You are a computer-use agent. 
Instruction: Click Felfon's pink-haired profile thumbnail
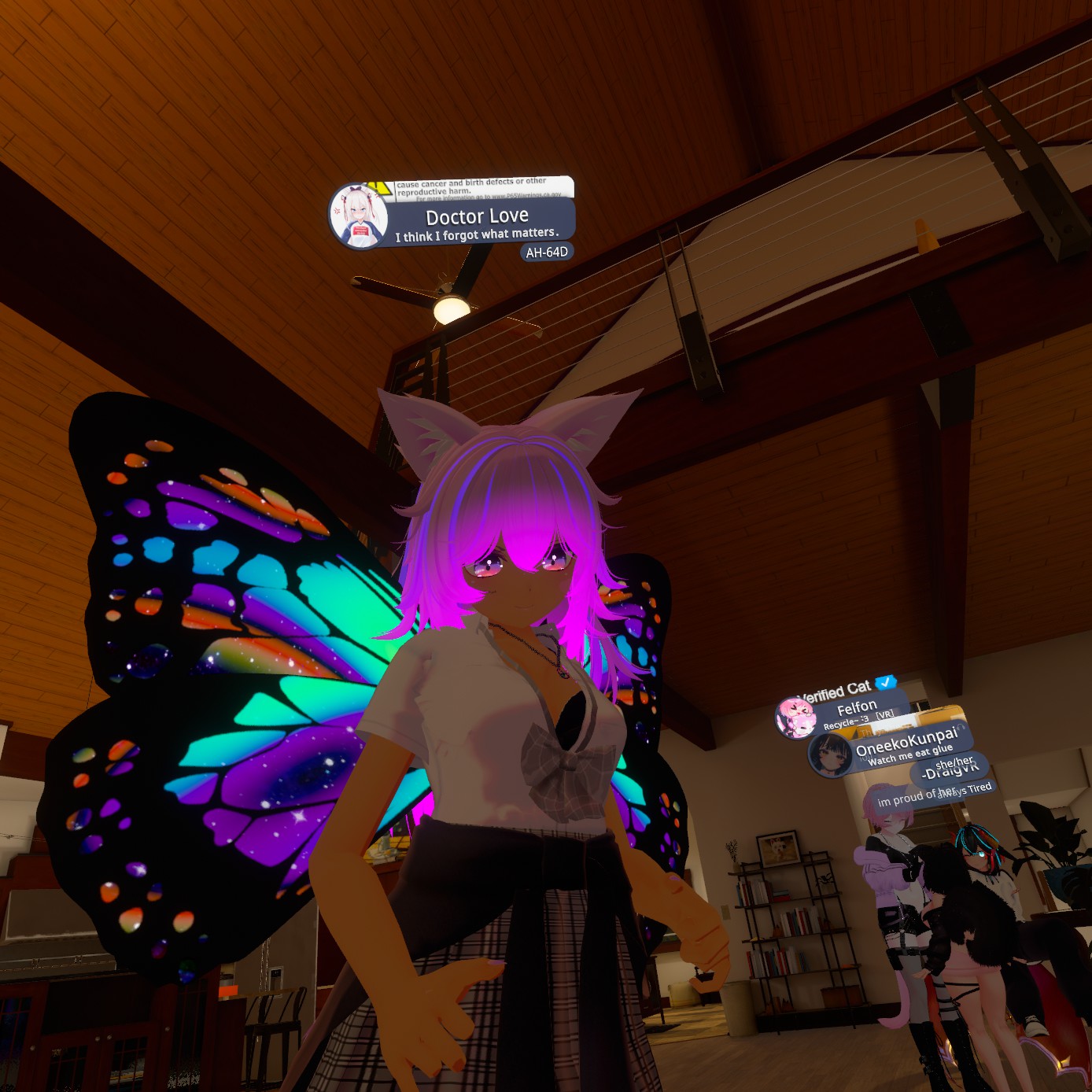[795, 718]
